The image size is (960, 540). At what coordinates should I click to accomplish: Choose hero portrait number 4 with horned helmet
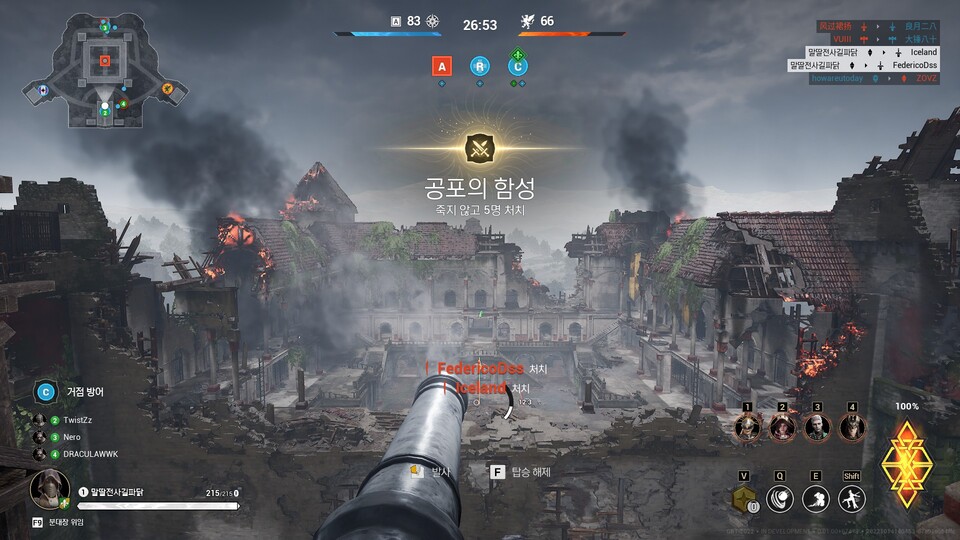[852, 428]
